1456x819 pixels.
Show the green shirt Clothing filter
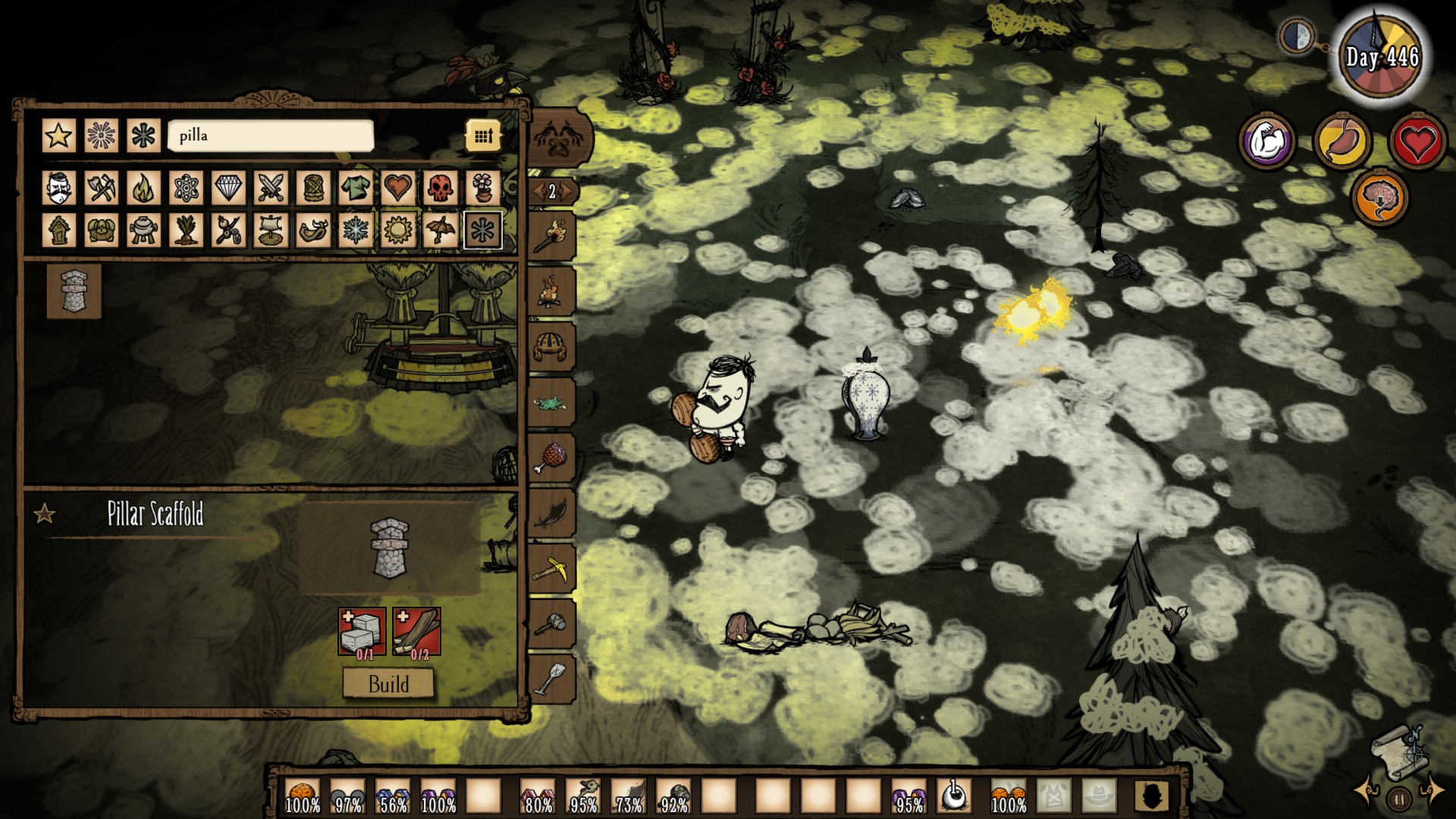[356, 187]
